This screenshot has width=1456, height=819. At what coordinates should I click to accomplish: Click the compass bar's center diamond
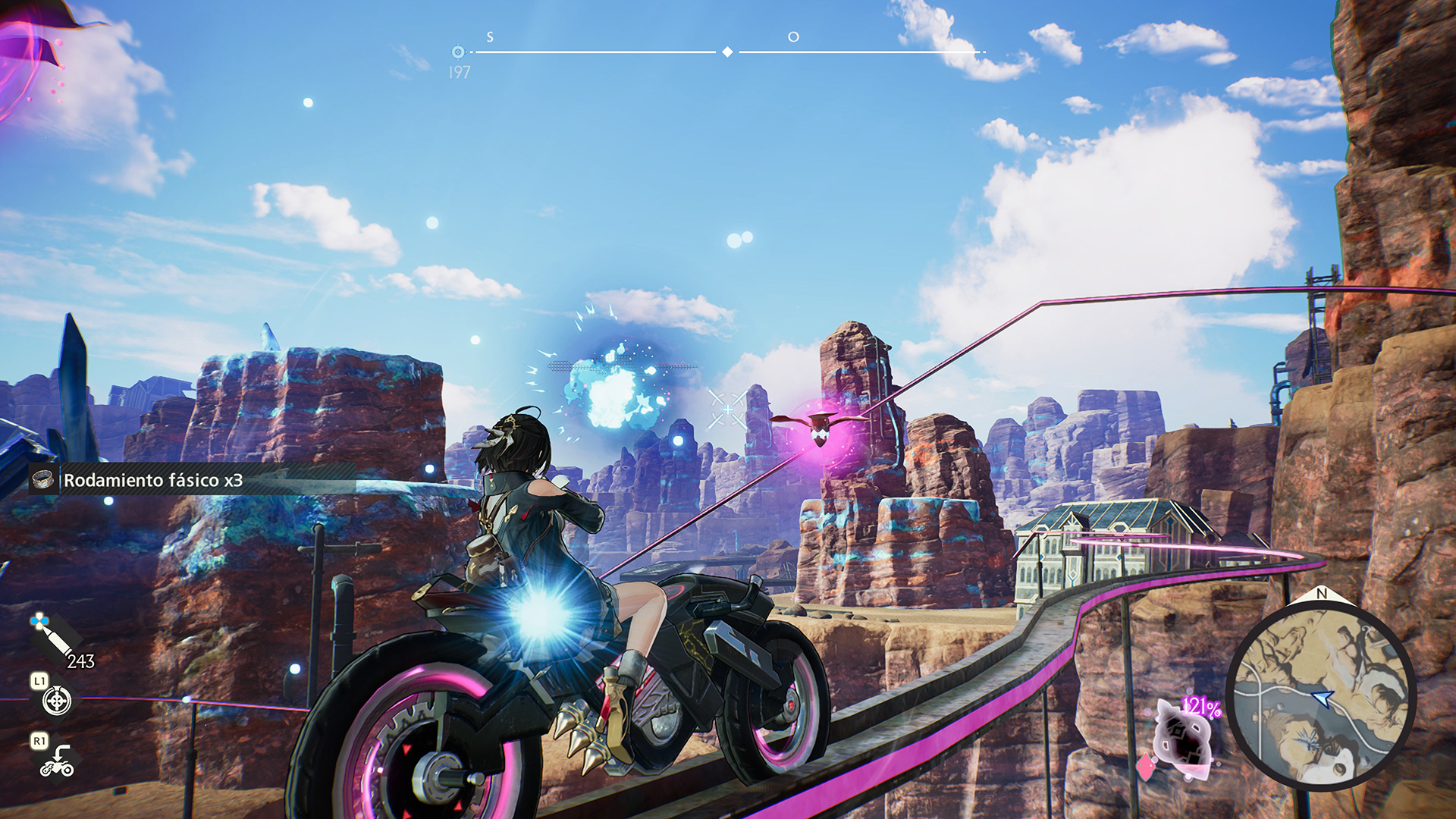pos(727,52)
